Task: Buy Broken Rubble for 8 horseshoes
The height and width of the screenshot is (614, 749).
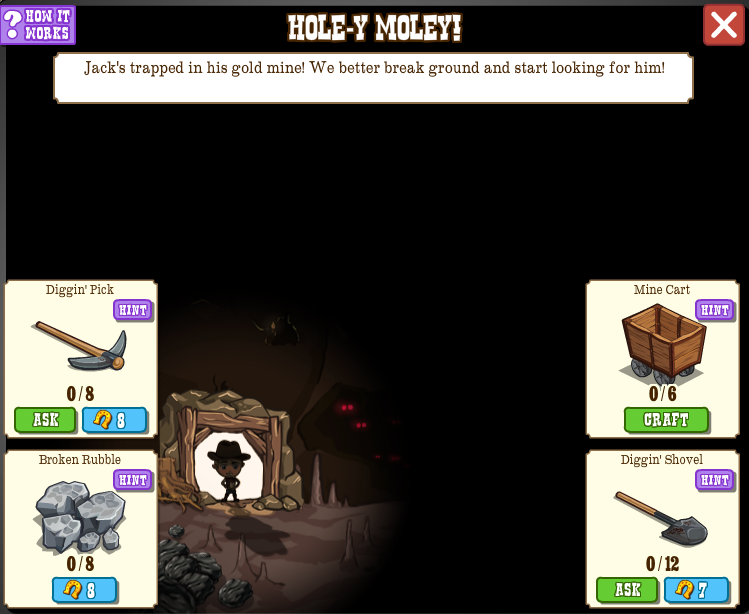Action: pos(84,590)
